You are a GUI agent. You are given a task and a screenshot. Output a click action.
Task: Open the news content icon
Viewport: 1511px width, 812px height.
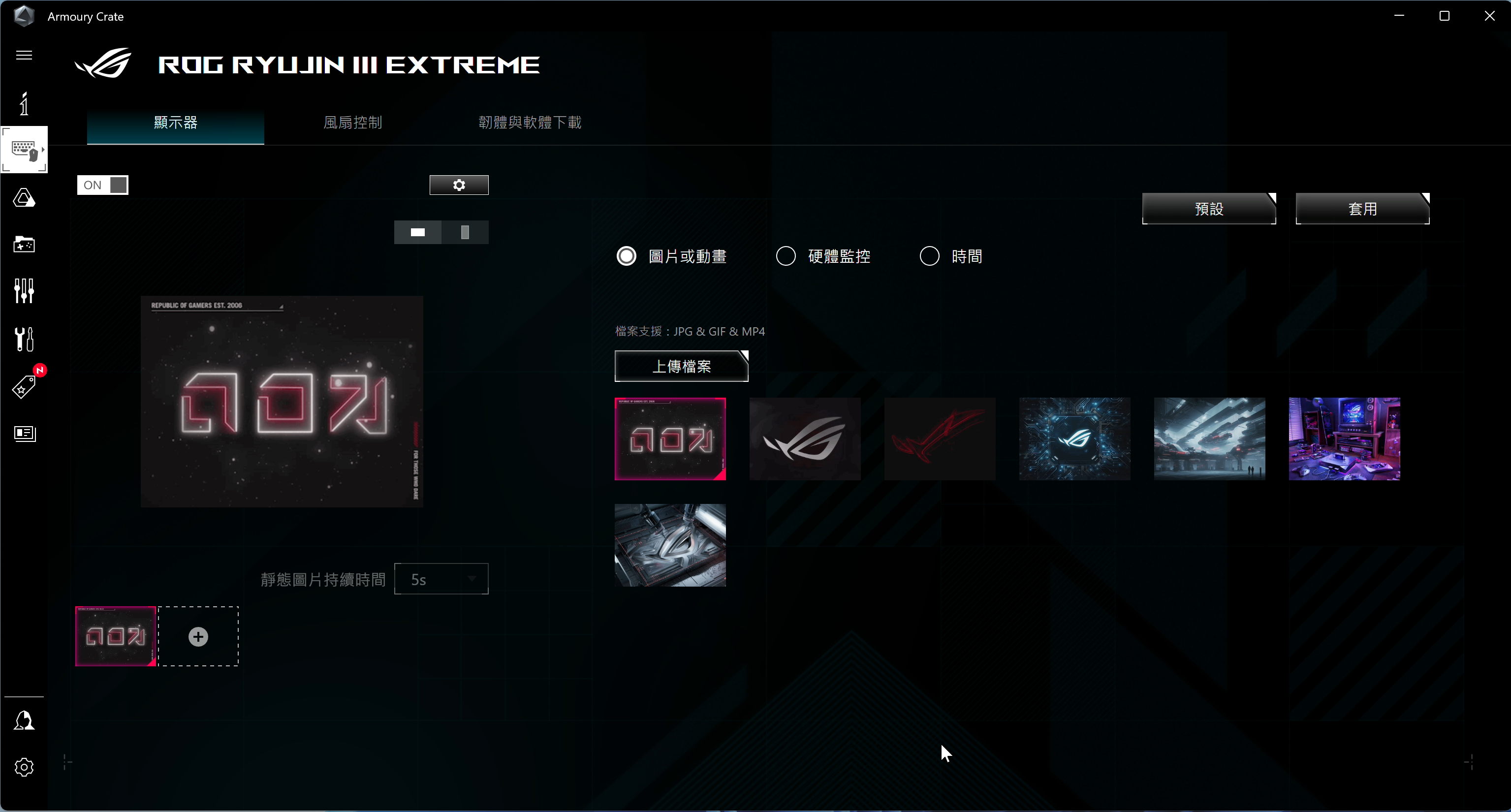24,434
